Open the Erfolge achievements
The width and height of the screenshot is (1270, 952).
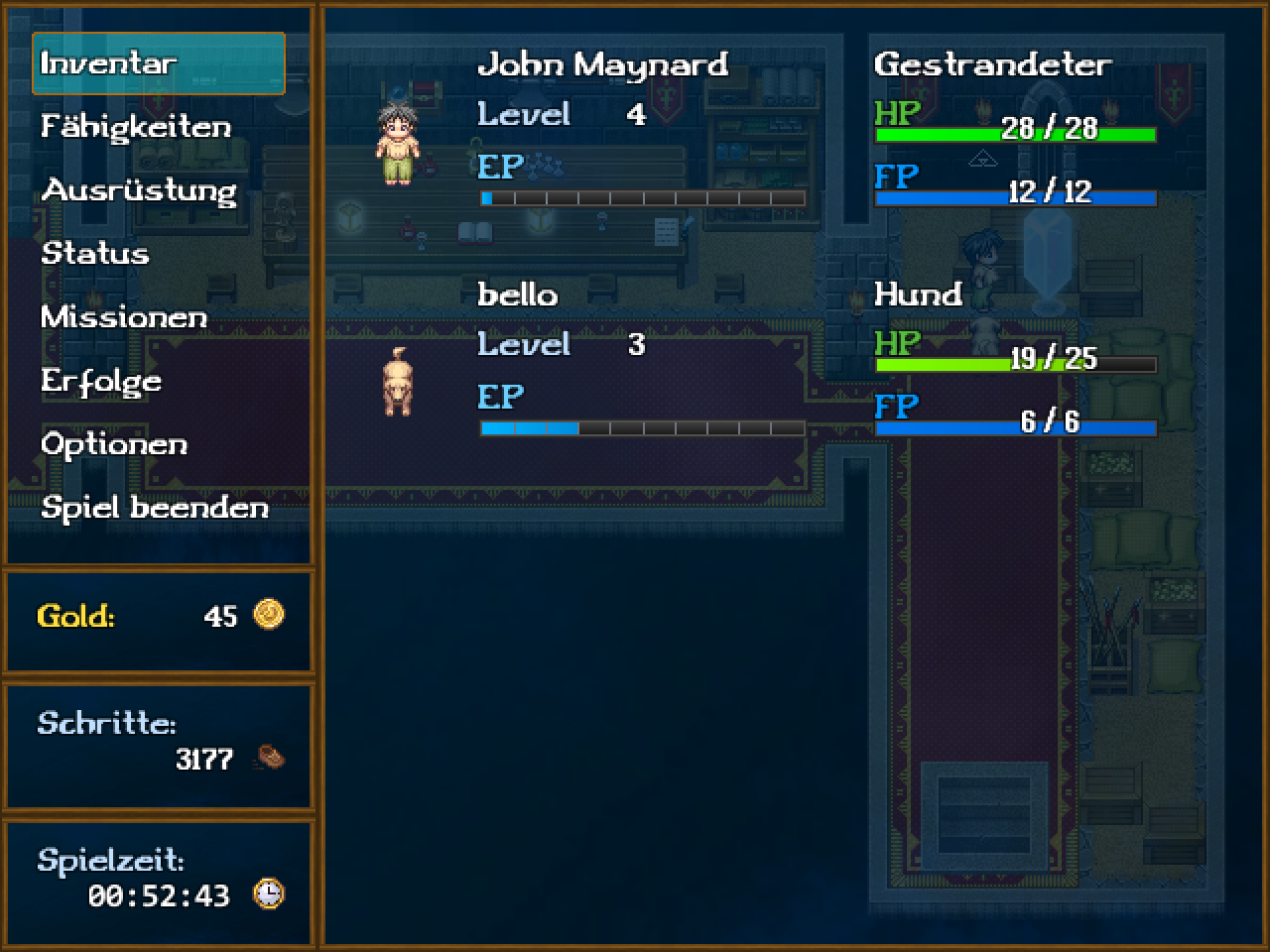101,381
